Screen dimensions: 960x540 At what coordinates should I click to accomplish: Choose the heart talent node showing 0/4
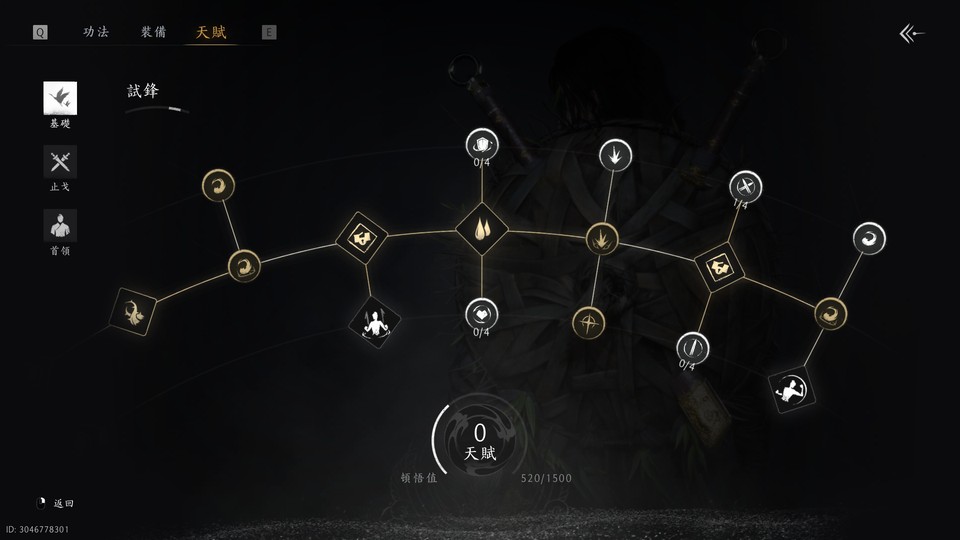[482, 314]
